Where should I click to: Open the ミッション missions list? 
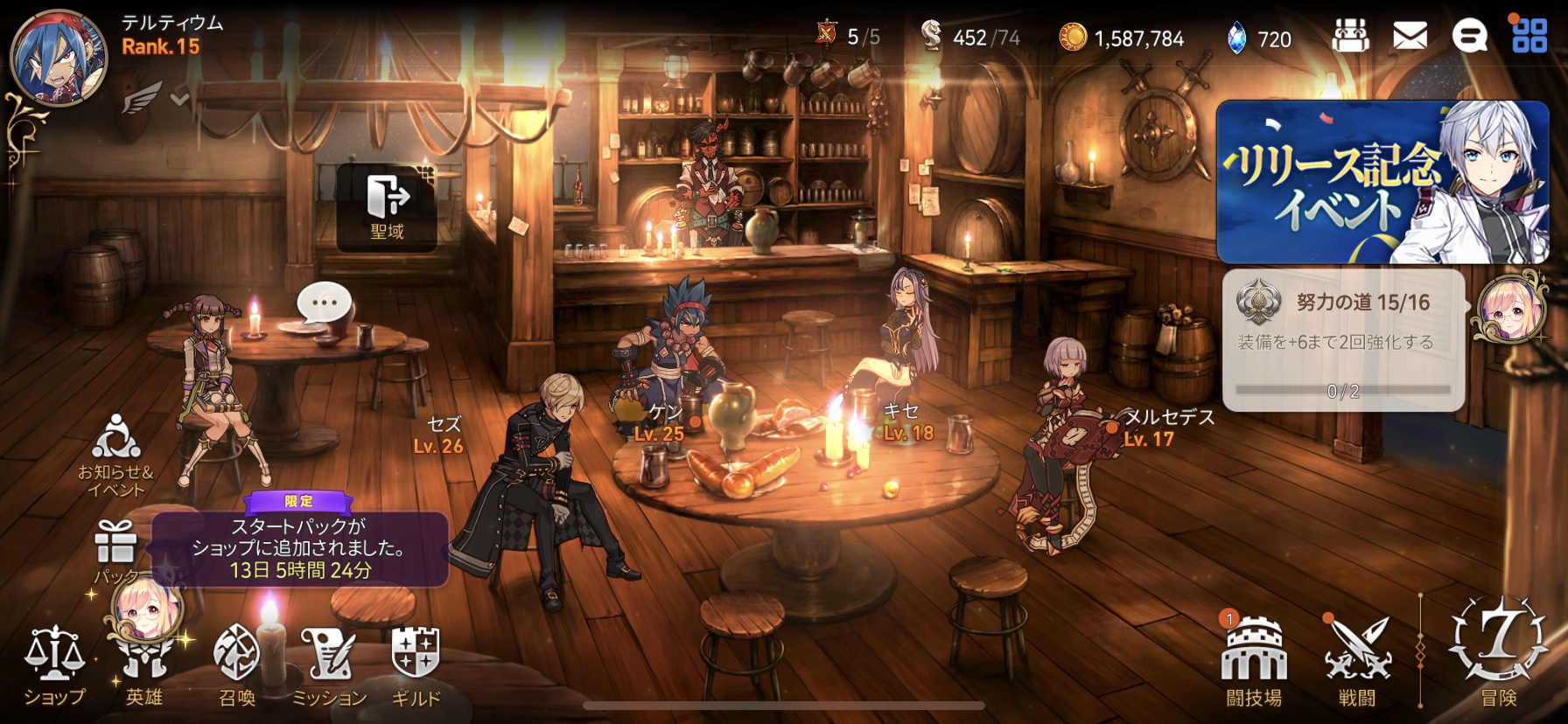click(329, 665)
